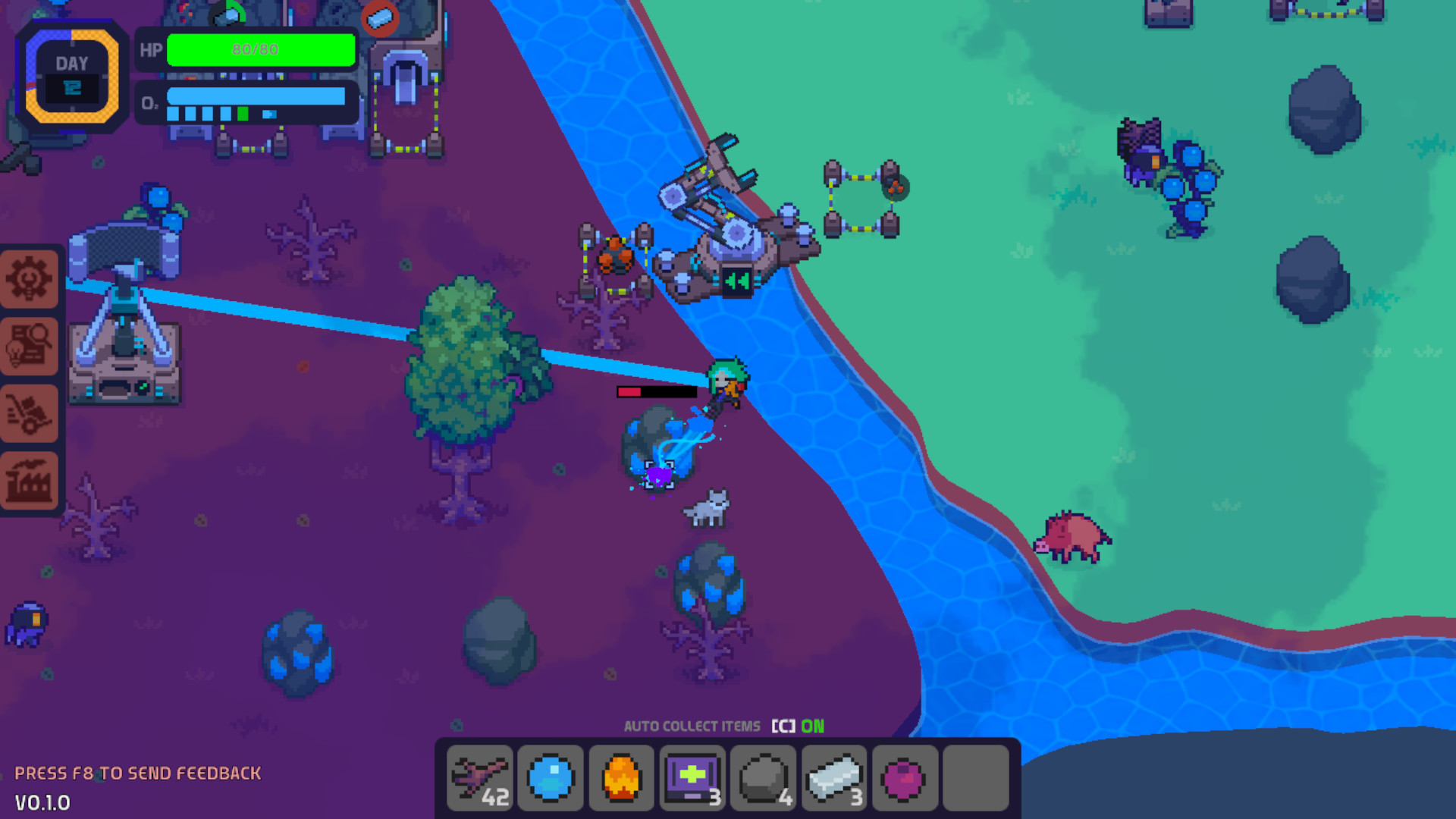Select the medkit item showing 3
Viewport: 1456px width, 819px height.
692,777
